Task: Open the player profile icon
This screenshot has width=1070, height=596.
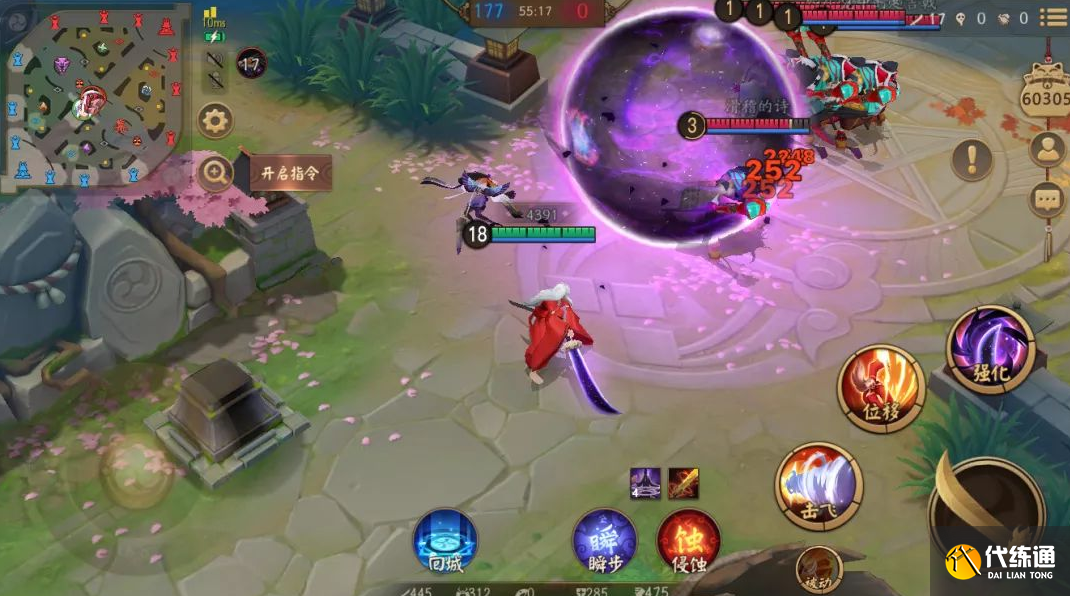Action: [1048, 150]
